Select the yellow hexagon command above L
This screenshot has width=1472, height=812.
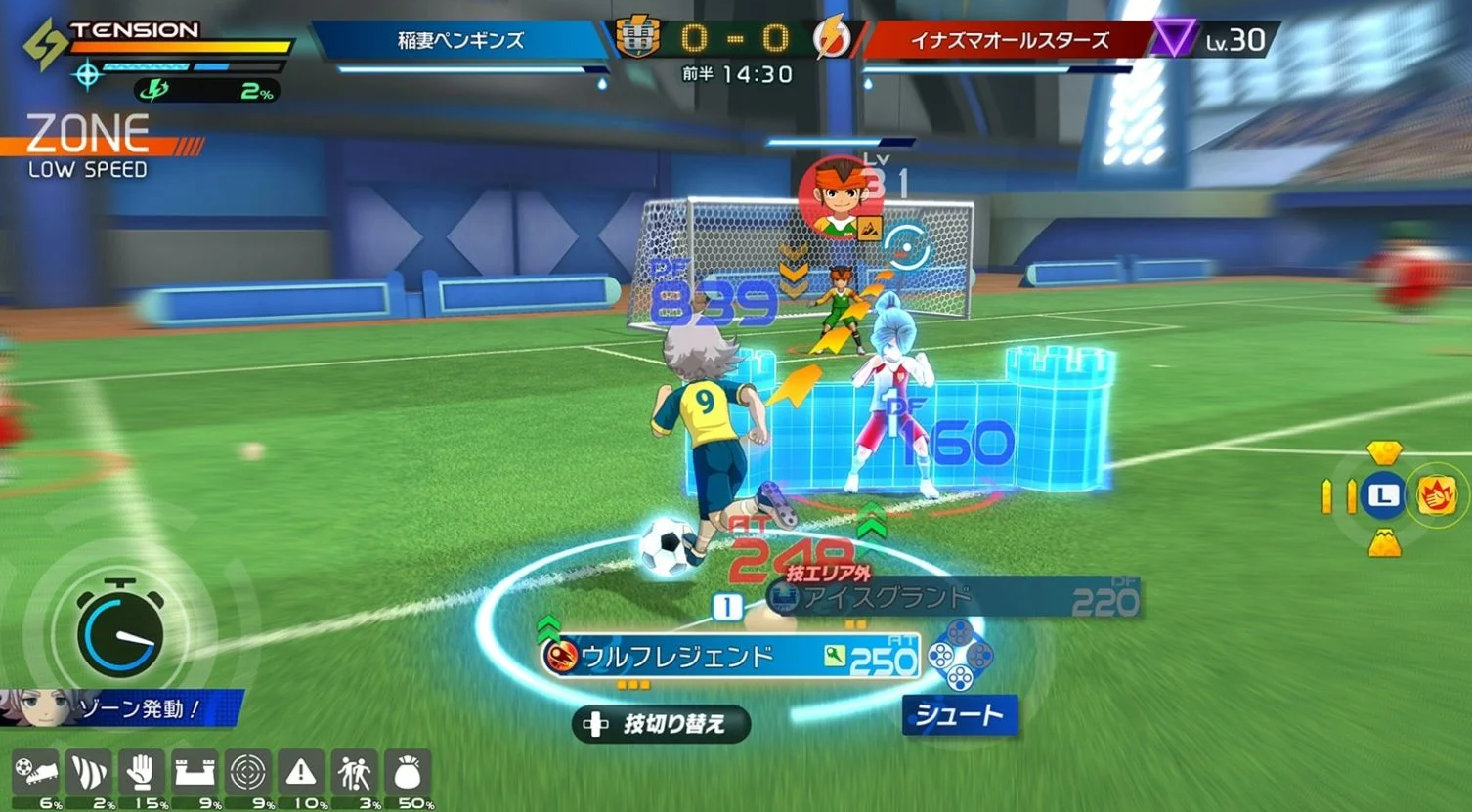point(1384,452)
